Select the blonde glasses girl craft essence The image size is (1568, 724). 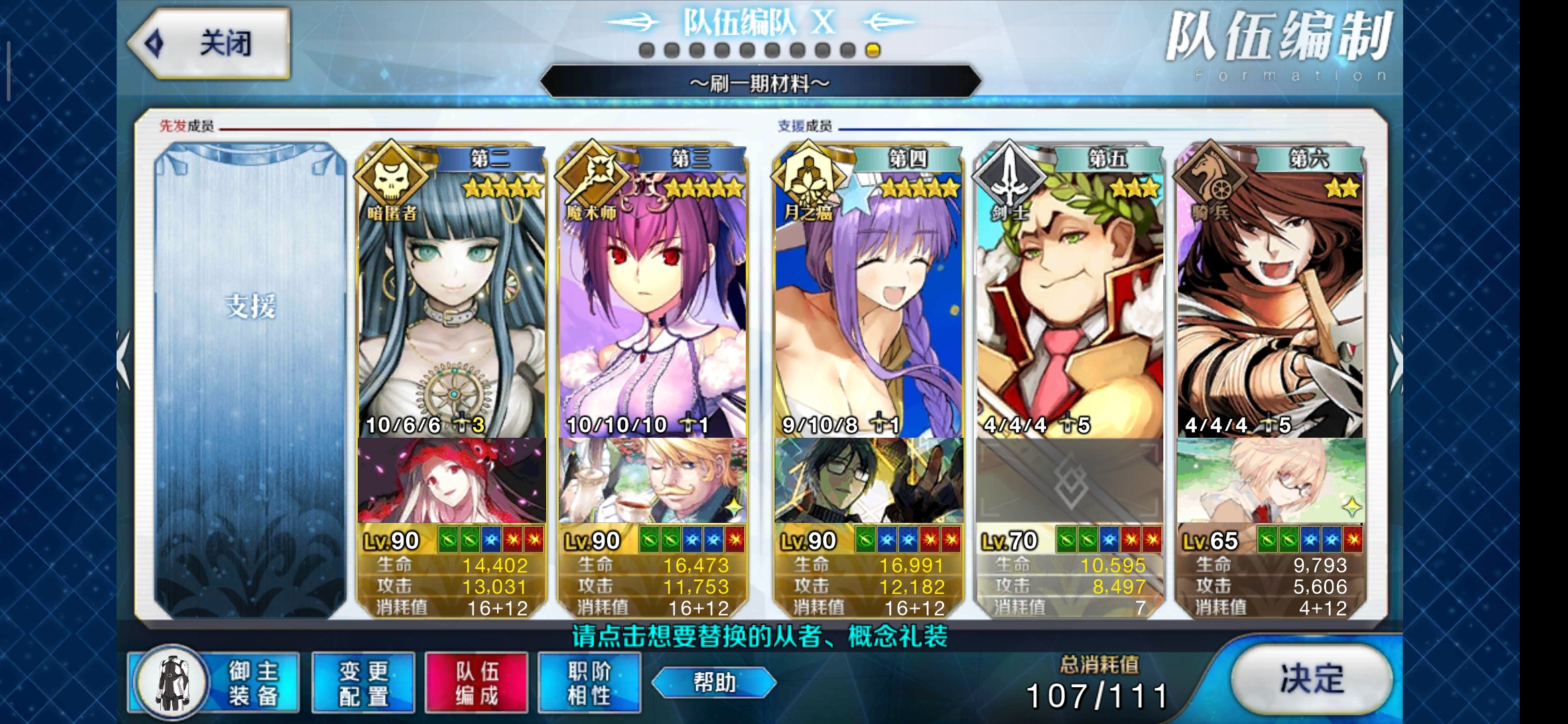(x=1270, y=481)
